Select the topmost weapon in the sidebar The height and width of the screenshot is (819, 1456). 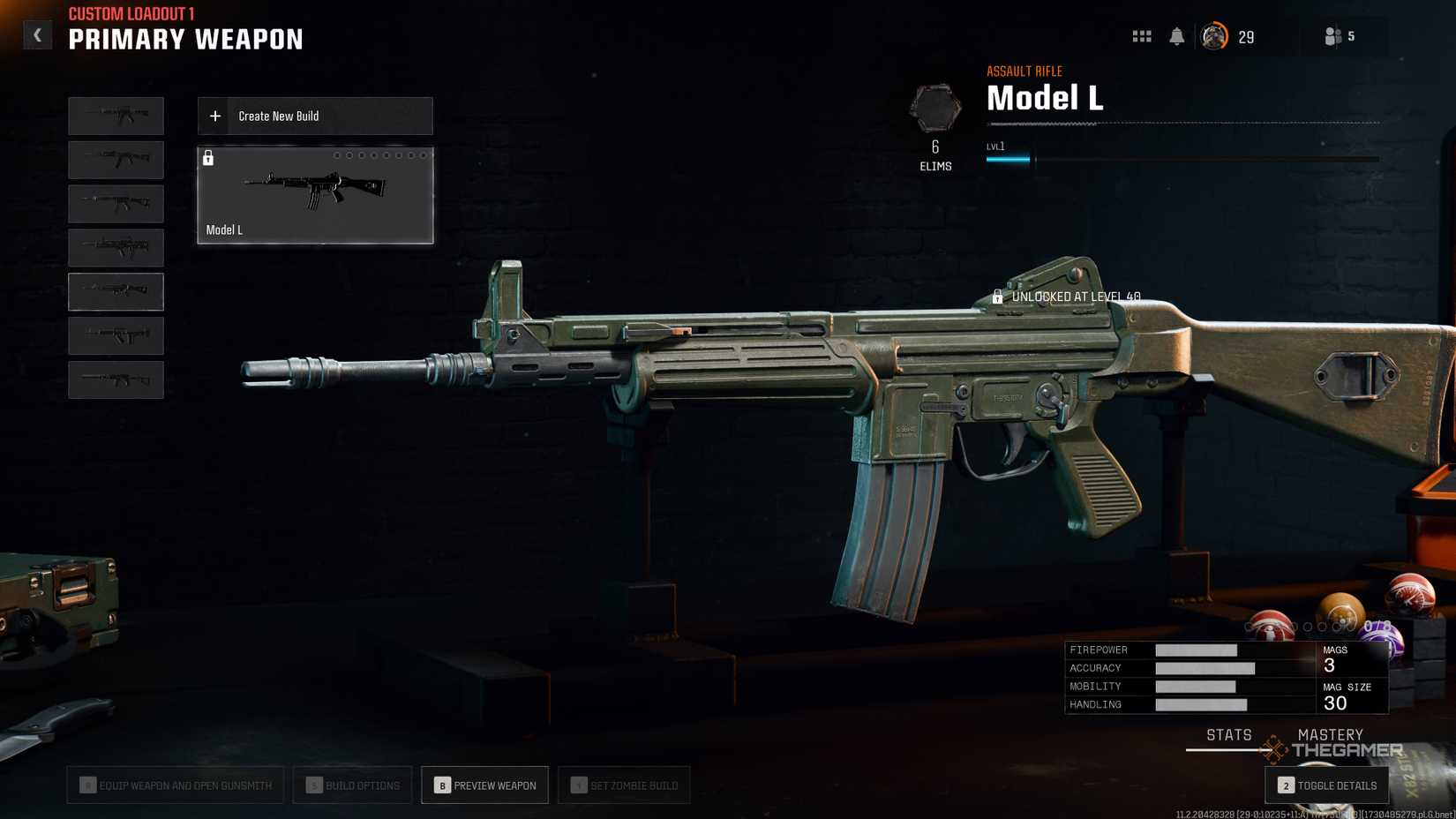tap(116, 116)
